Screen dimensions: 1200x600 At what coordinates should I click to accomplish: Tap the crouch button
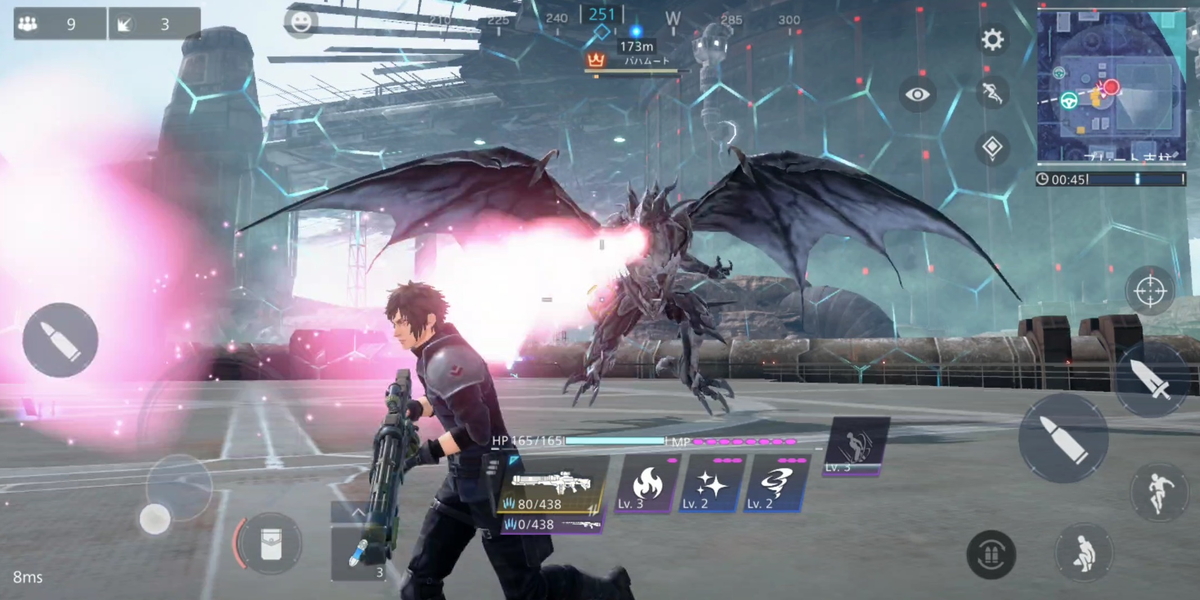click(1083, 552)
